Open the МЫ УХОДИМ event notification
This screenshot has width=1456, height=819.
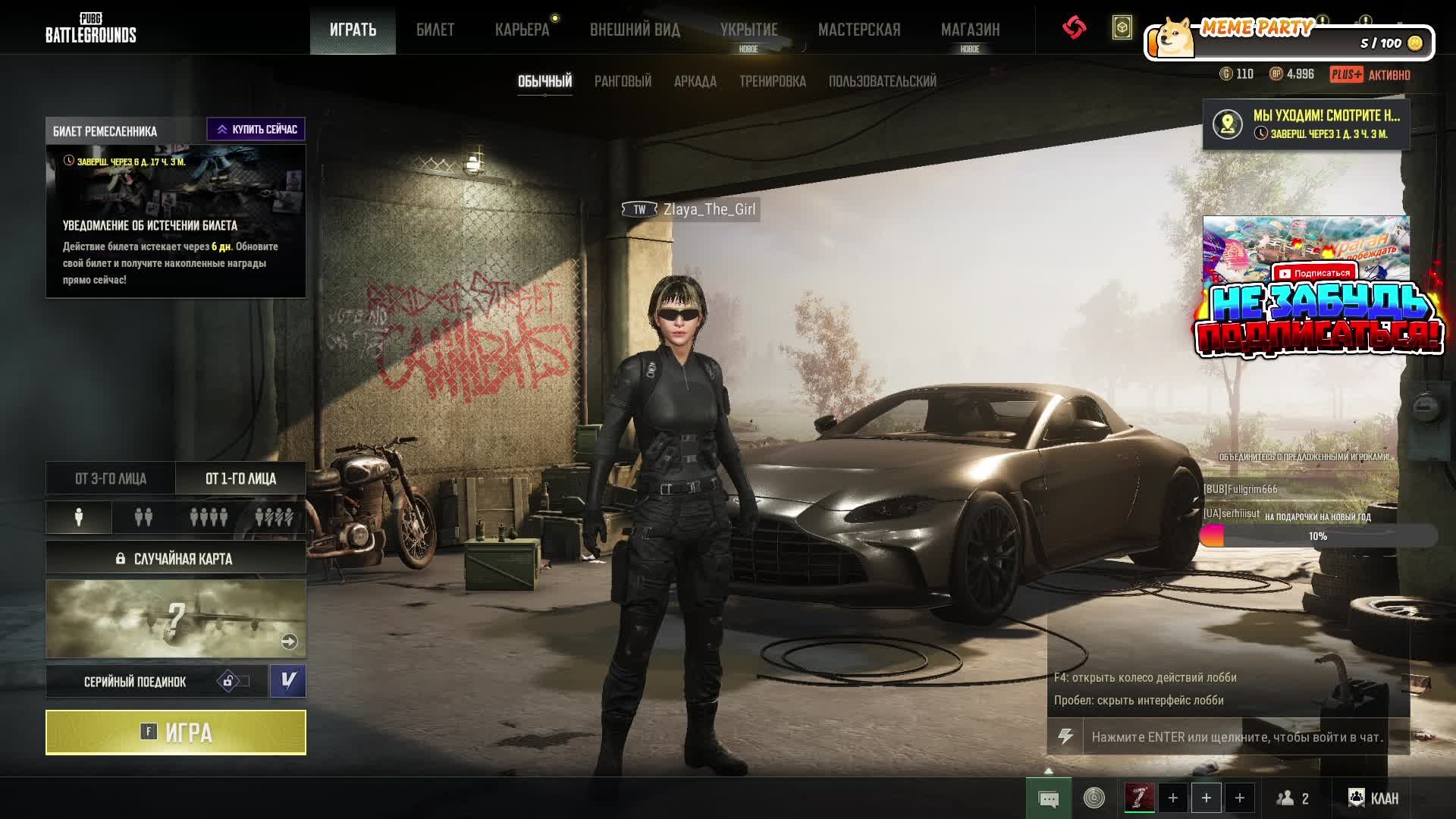(x=1306, y=124)
